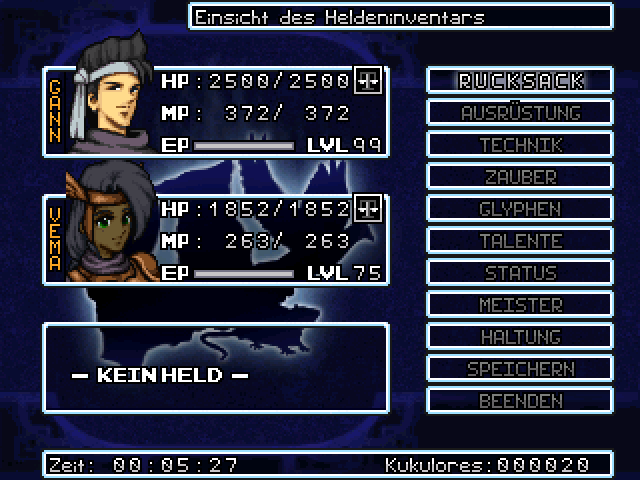
Task: Select the Ausrüstung menu option
Action: click(520, 113)
